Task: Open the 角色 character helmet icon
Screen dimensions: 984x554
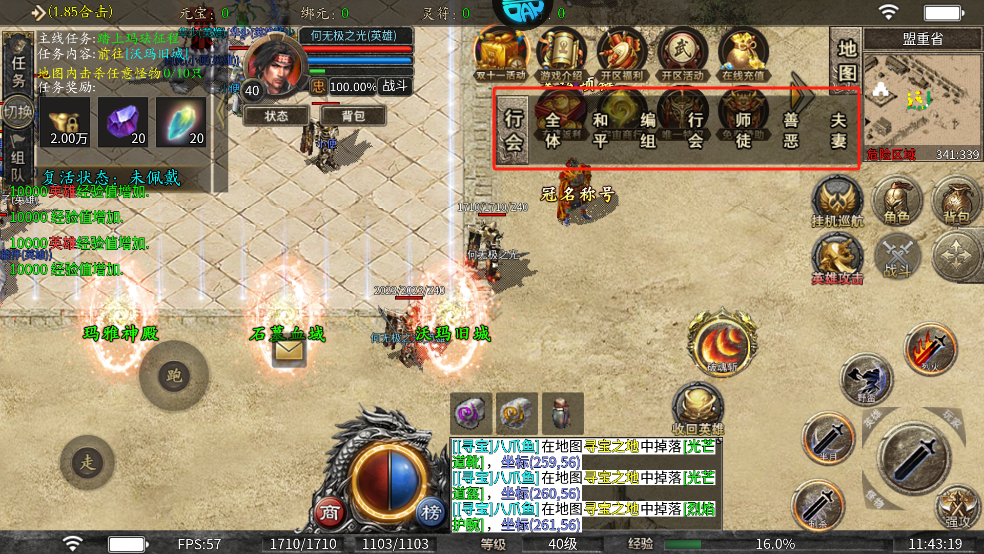Action: pos(897,203)
